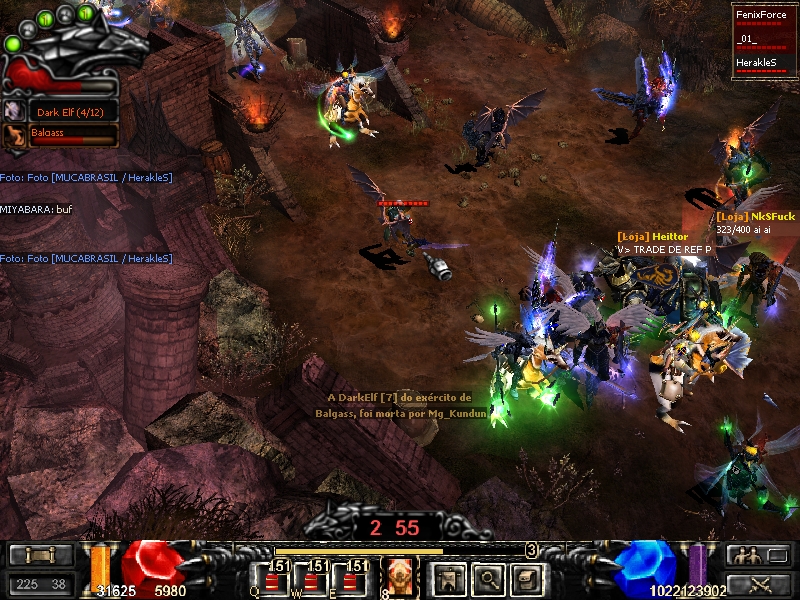Click the magnifying glass button
Viewport: 800px width, 600px height.
(x=487, y=577)
